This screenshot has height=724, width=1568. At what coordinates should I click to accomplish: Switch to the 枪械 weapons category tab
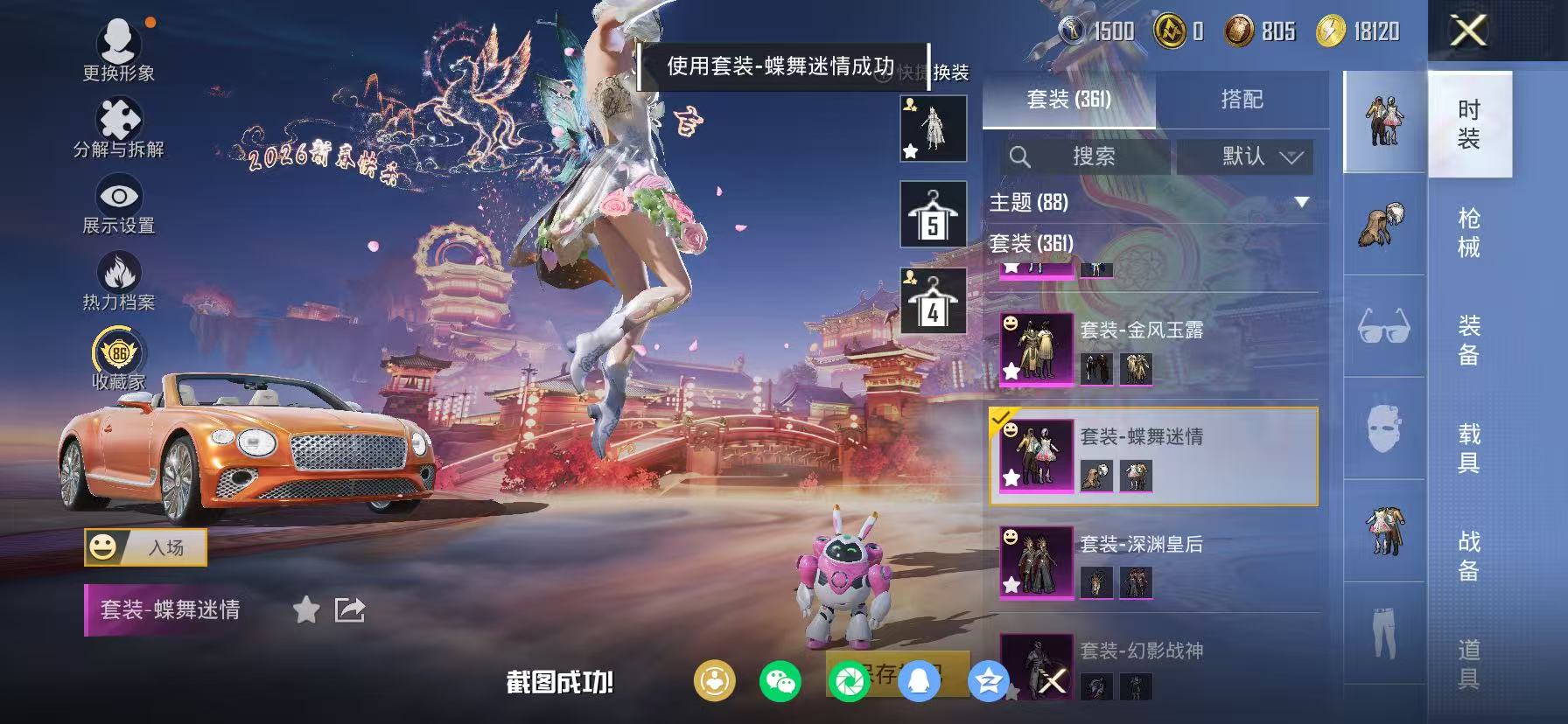pos(1469,229)
